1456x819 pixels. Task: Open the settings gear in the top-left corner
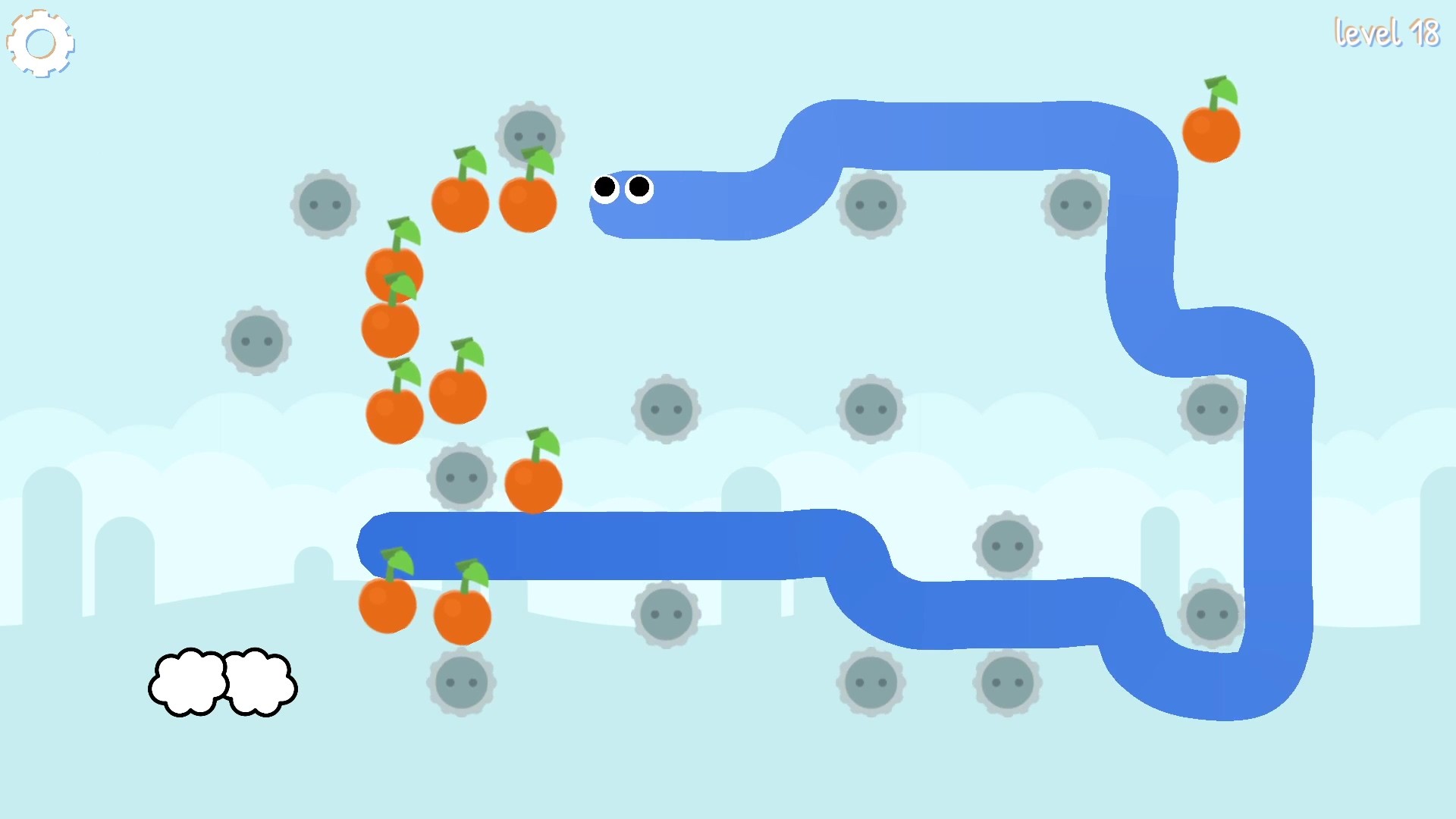(39, 42)
